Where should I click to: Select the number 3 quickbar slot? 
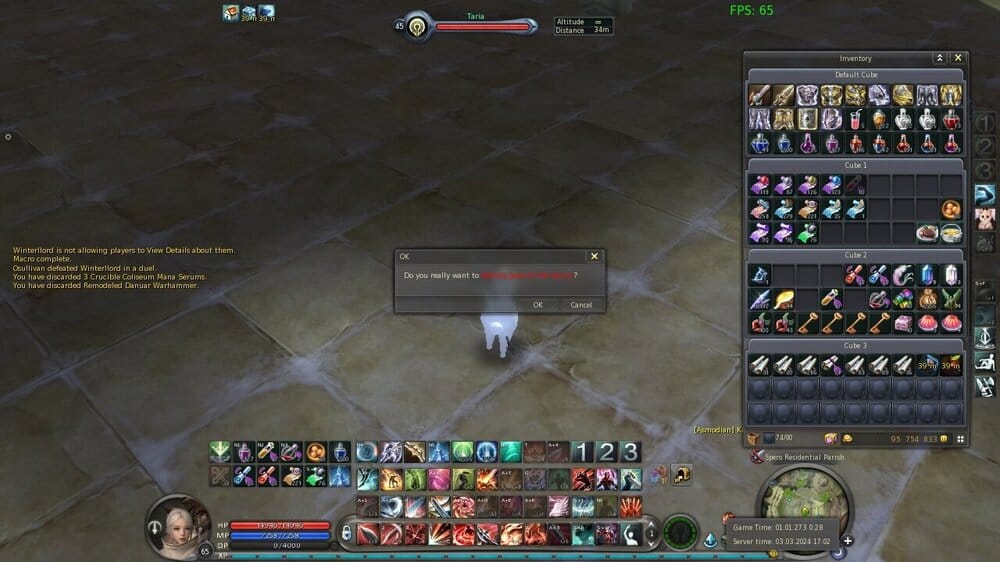point(630,452)
